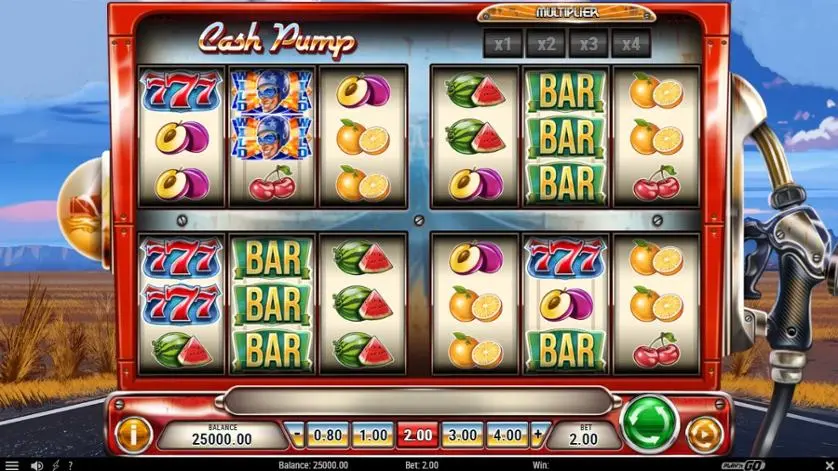This screenshot has width=838, height=471.
Task: Open the paytable info button
Action: click(x=133, y=433)
